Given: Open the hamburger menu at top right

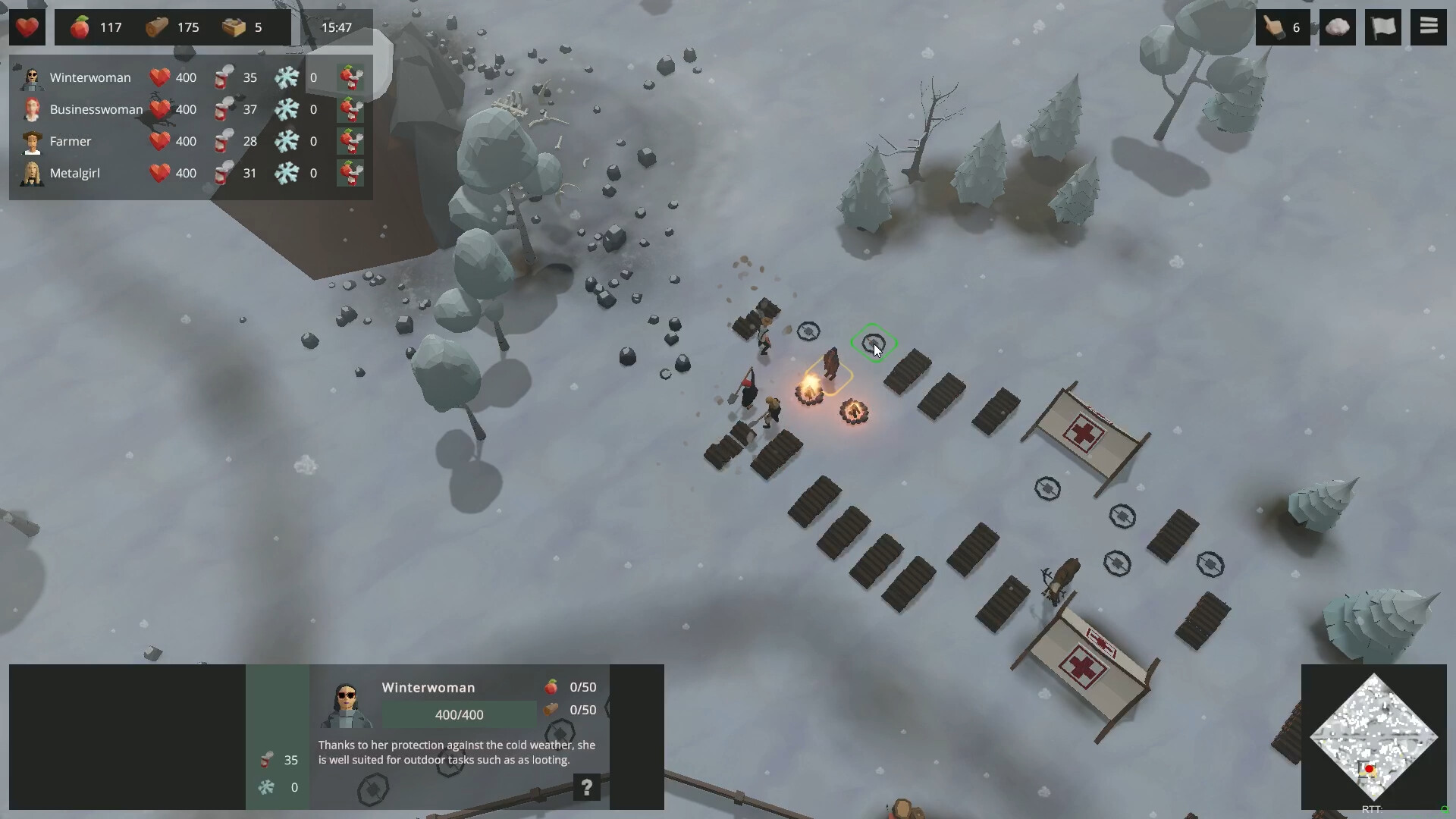Looking at the screenshot, I should coord(1429,26).
